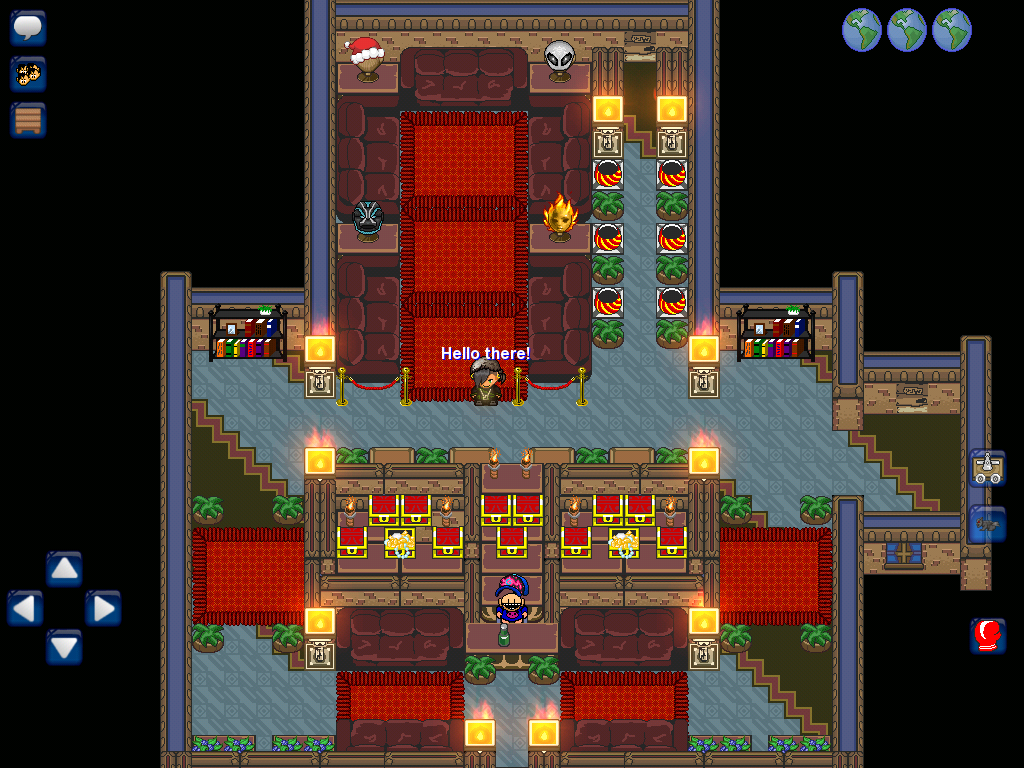
Task: Open the wooden crate inventory button
Action: (28, 120)
